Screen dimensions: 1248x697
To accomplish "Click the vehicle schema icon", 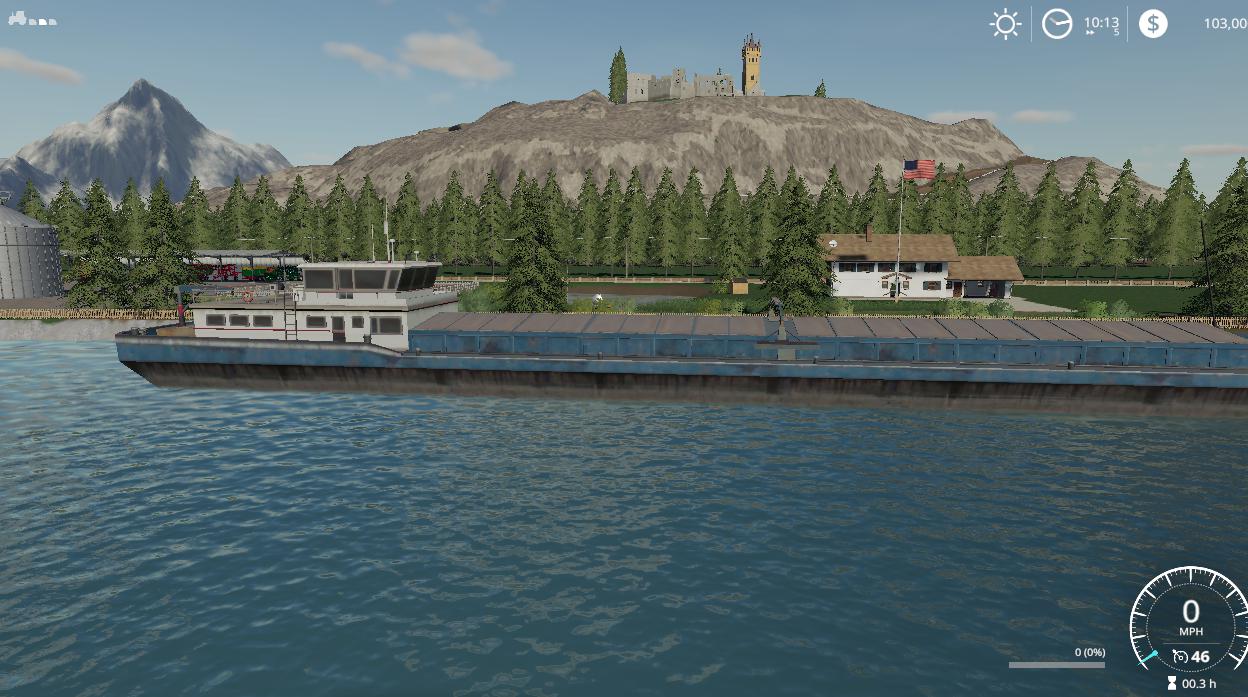I will 32,19.
